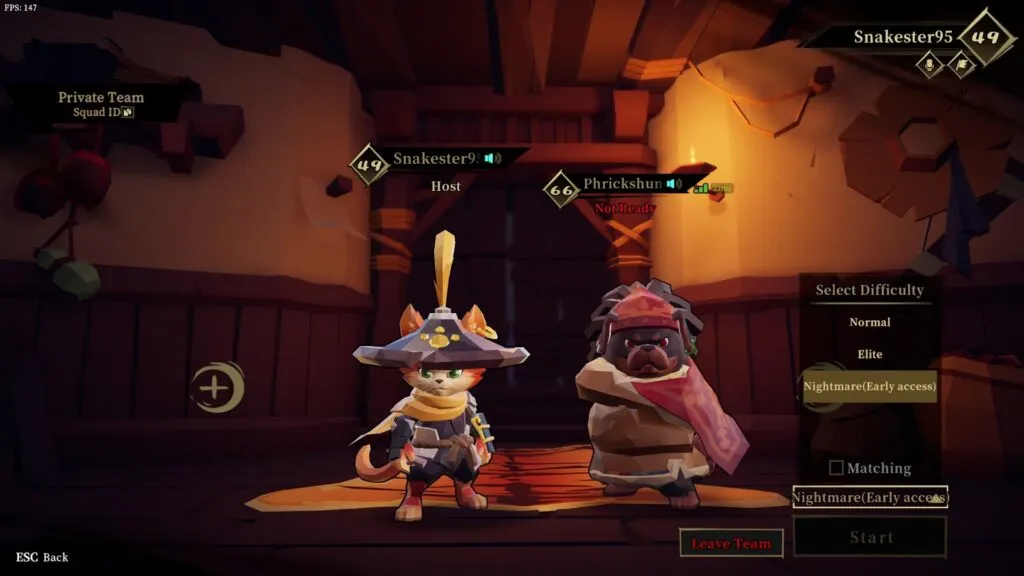Mute Phrickshun's voice speaker icon

point(675,184)
